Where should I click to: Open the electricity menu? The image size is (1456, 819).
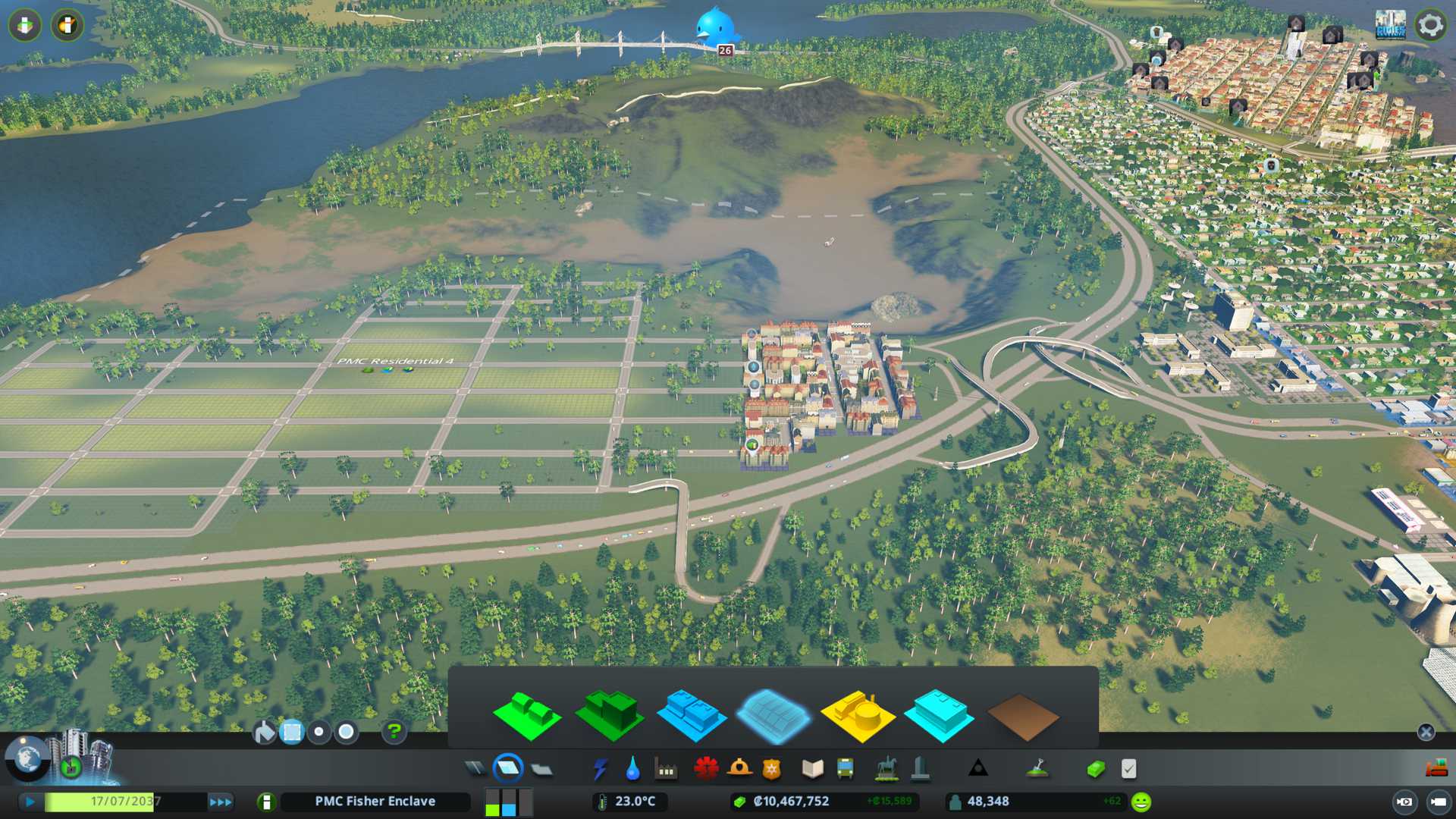pos(600,769)
